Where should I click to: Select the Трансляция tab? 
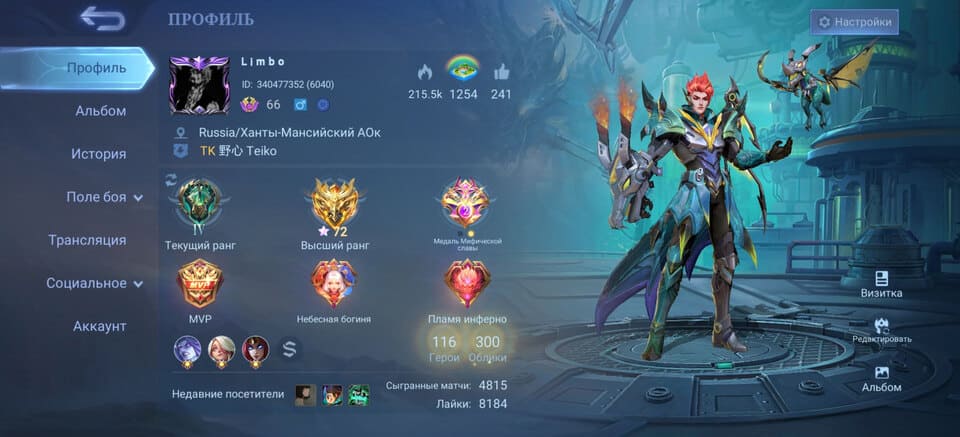click(x=87, y=240)
